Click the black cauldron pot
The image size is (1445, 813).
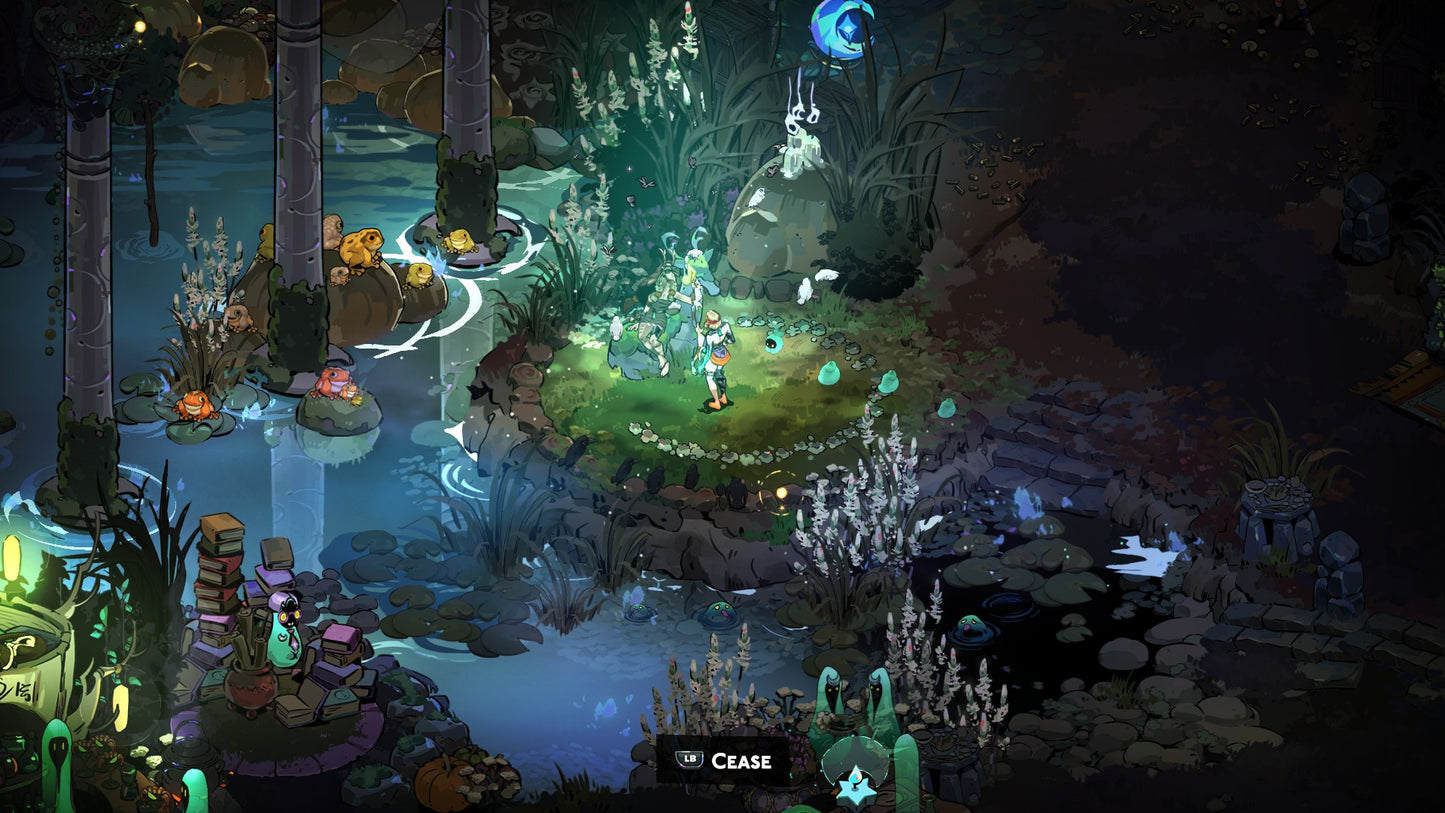248,690
